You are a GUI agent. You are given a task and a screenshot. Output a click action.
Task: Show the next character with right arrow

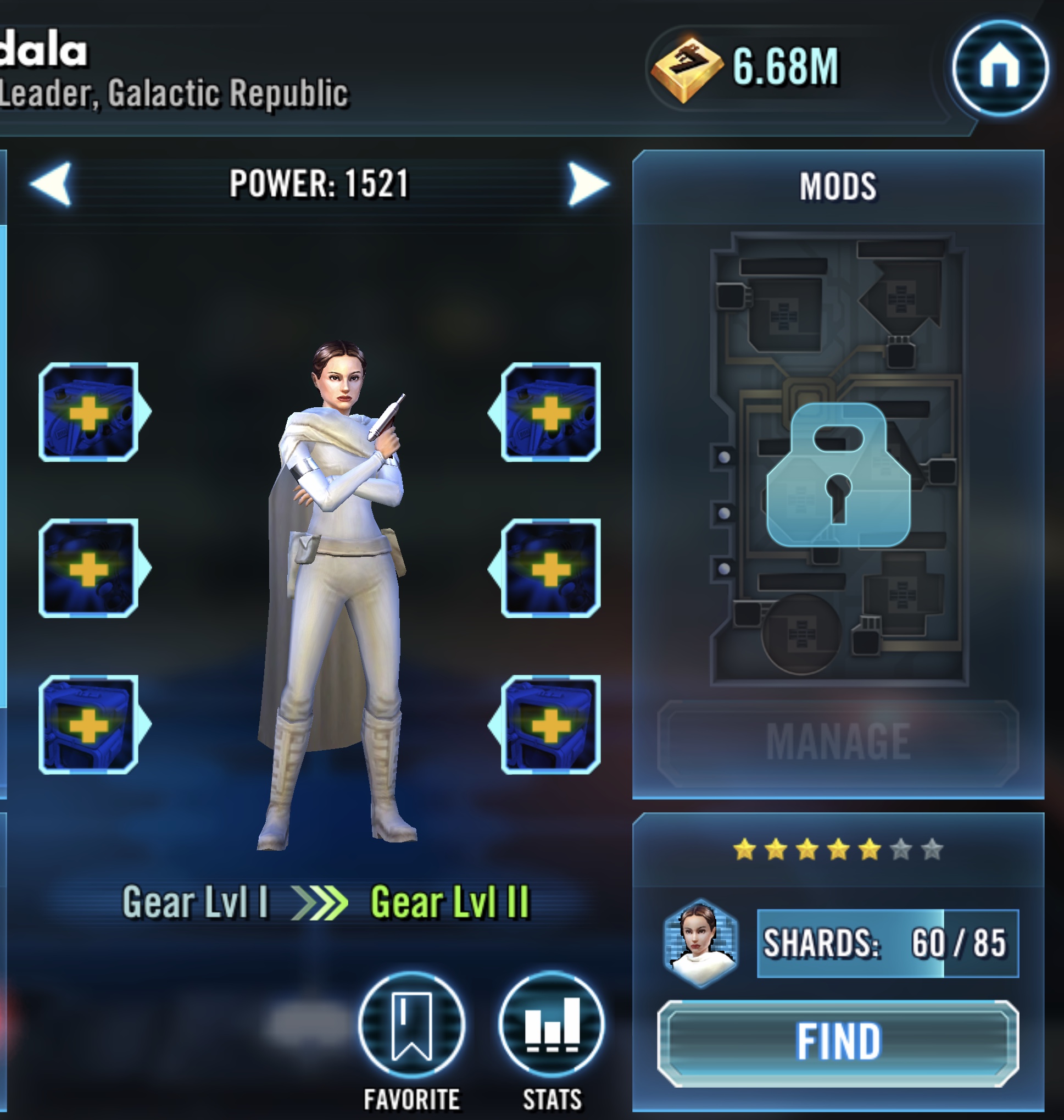588,183
